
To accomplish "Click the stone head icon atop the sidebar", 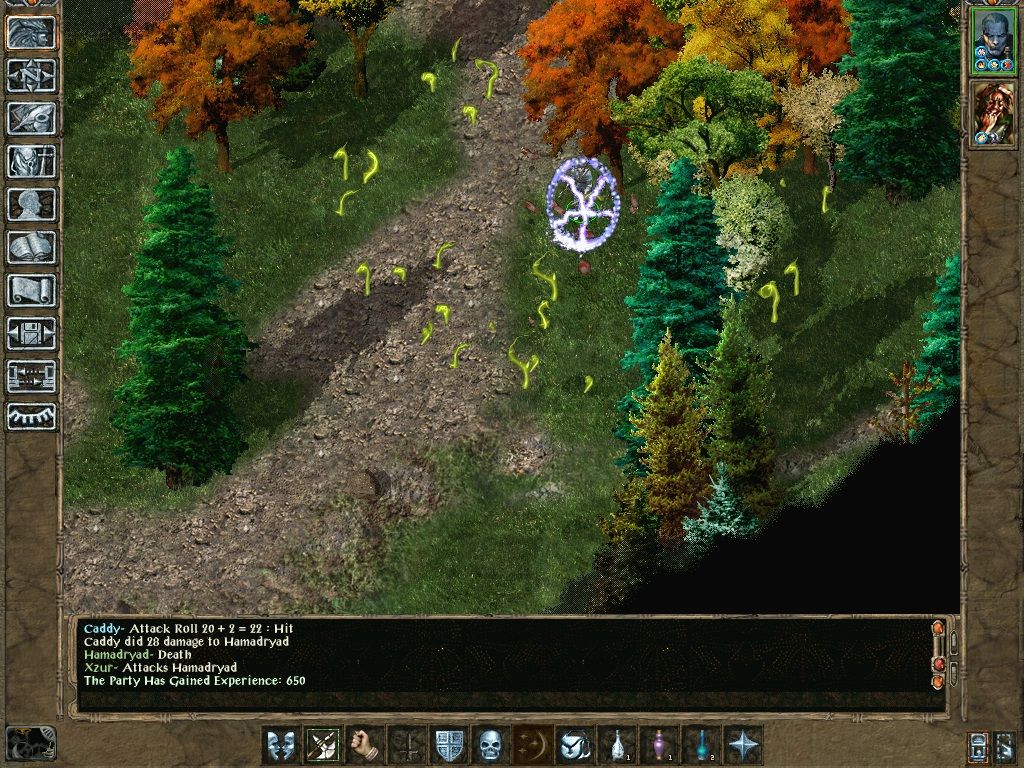I will [x=31, y=32].
